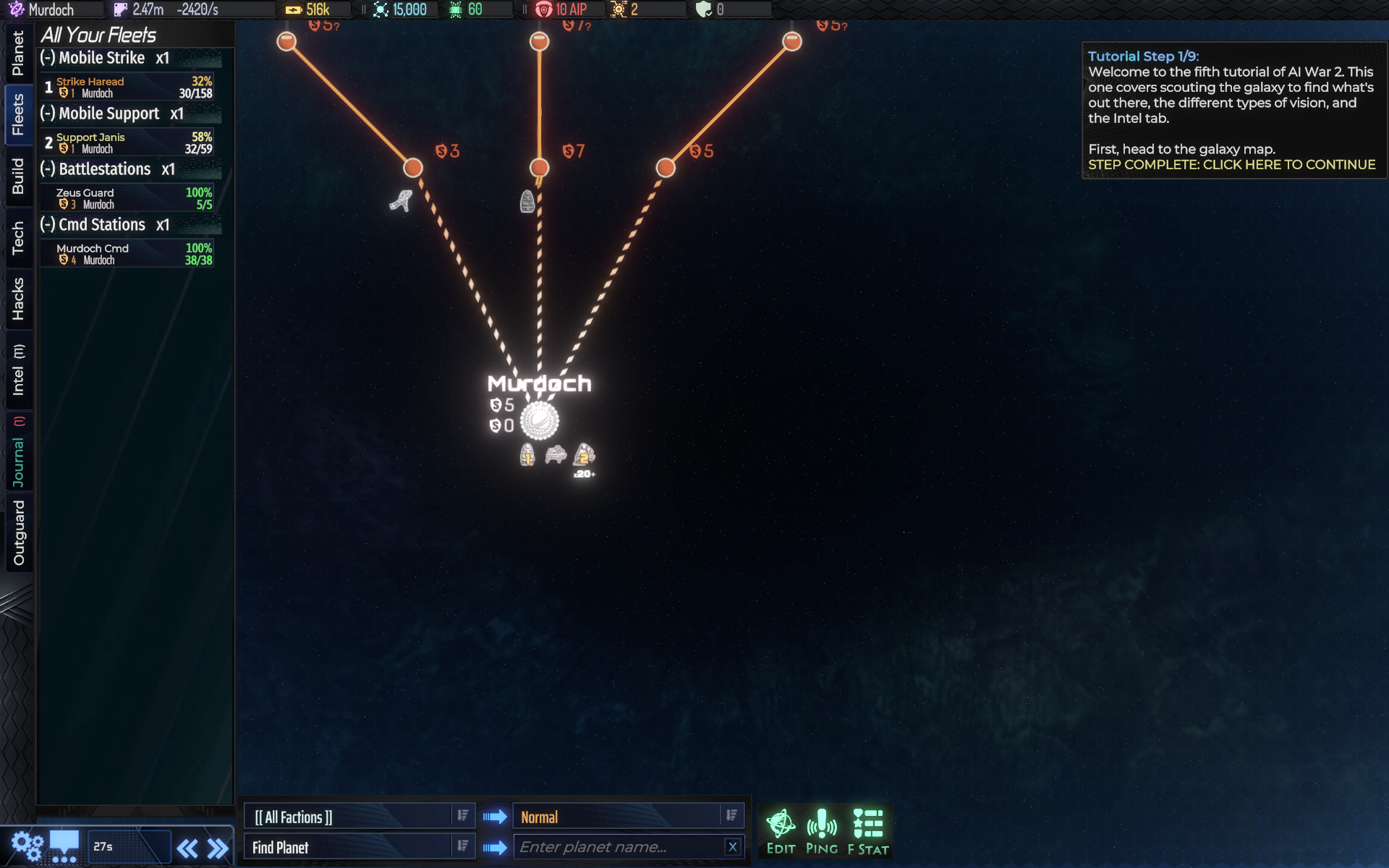Open the Journal tab

click(x=18, y=454)
